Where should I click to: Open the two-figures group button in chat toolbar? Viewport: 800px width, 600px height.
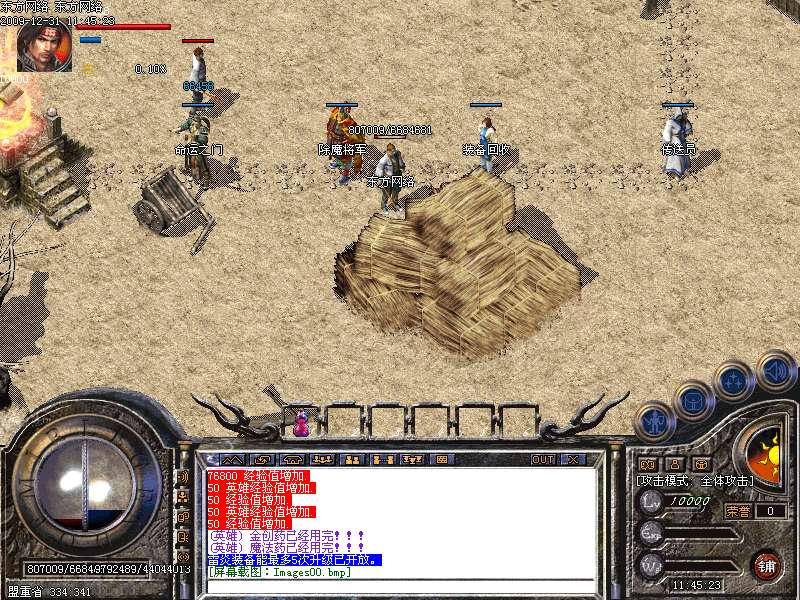[352, 460]
